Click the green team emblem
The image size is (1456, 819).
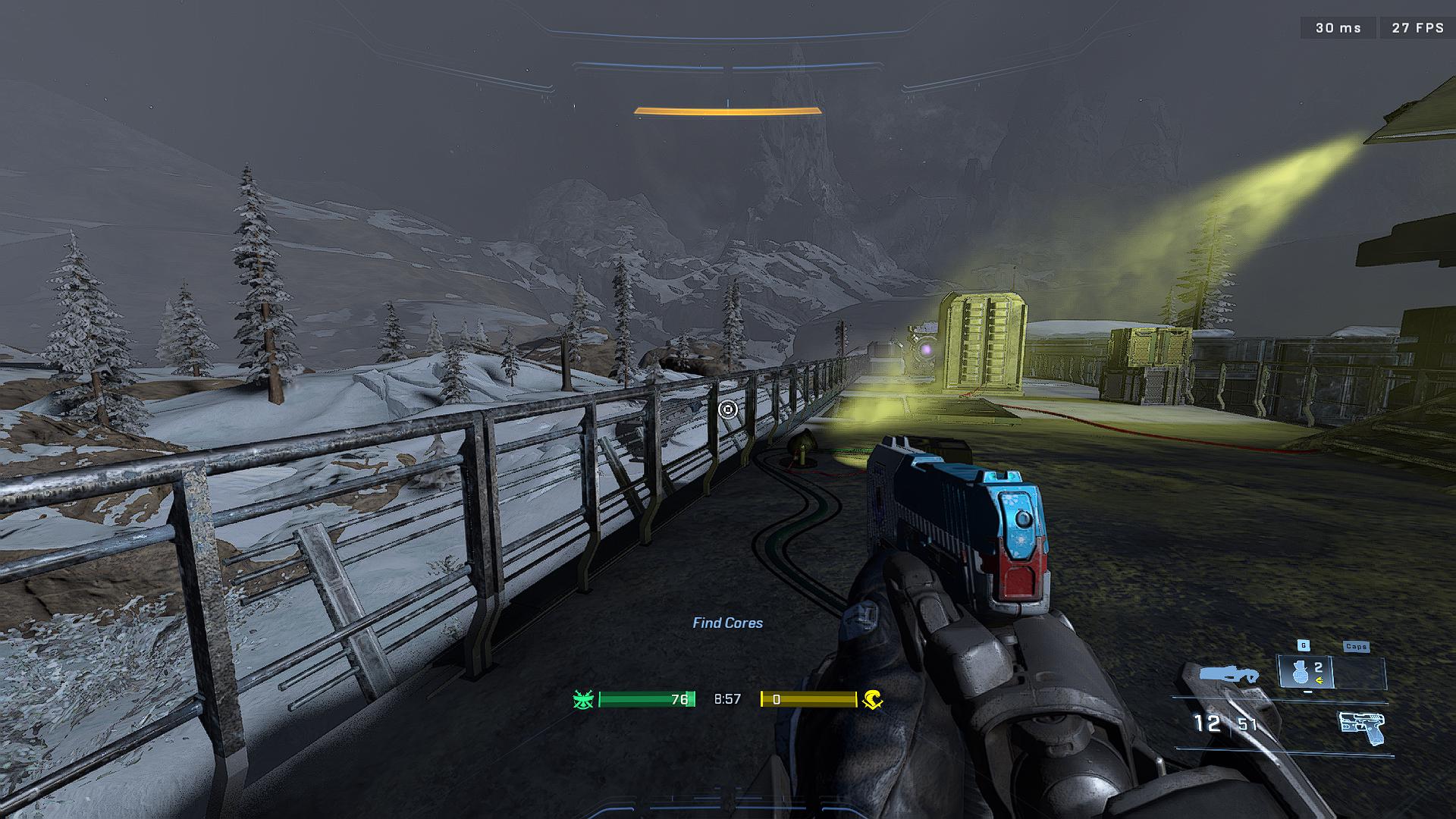pyautogui.click(x=583, y=699)
